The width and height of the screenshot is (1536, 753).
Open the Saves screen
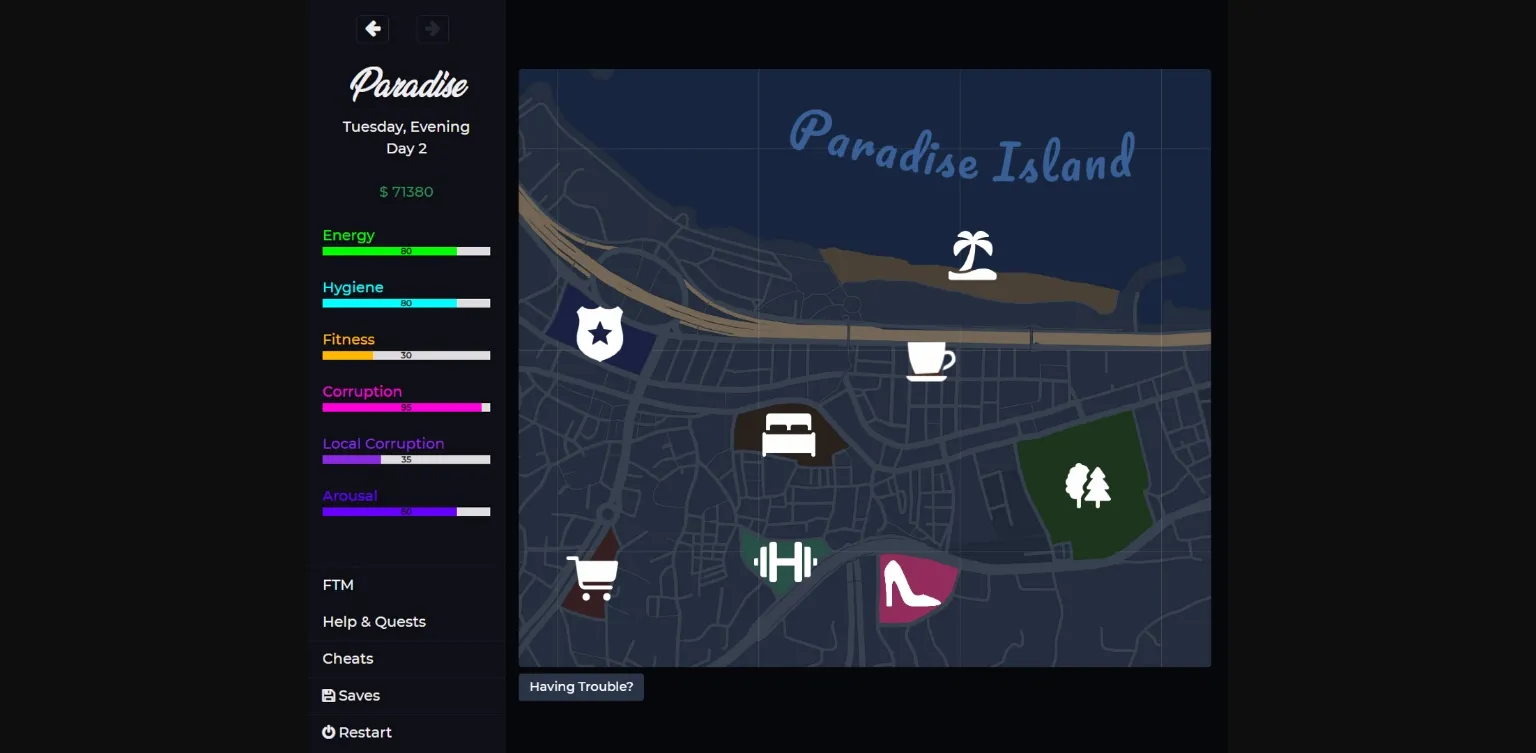[358, 695]
